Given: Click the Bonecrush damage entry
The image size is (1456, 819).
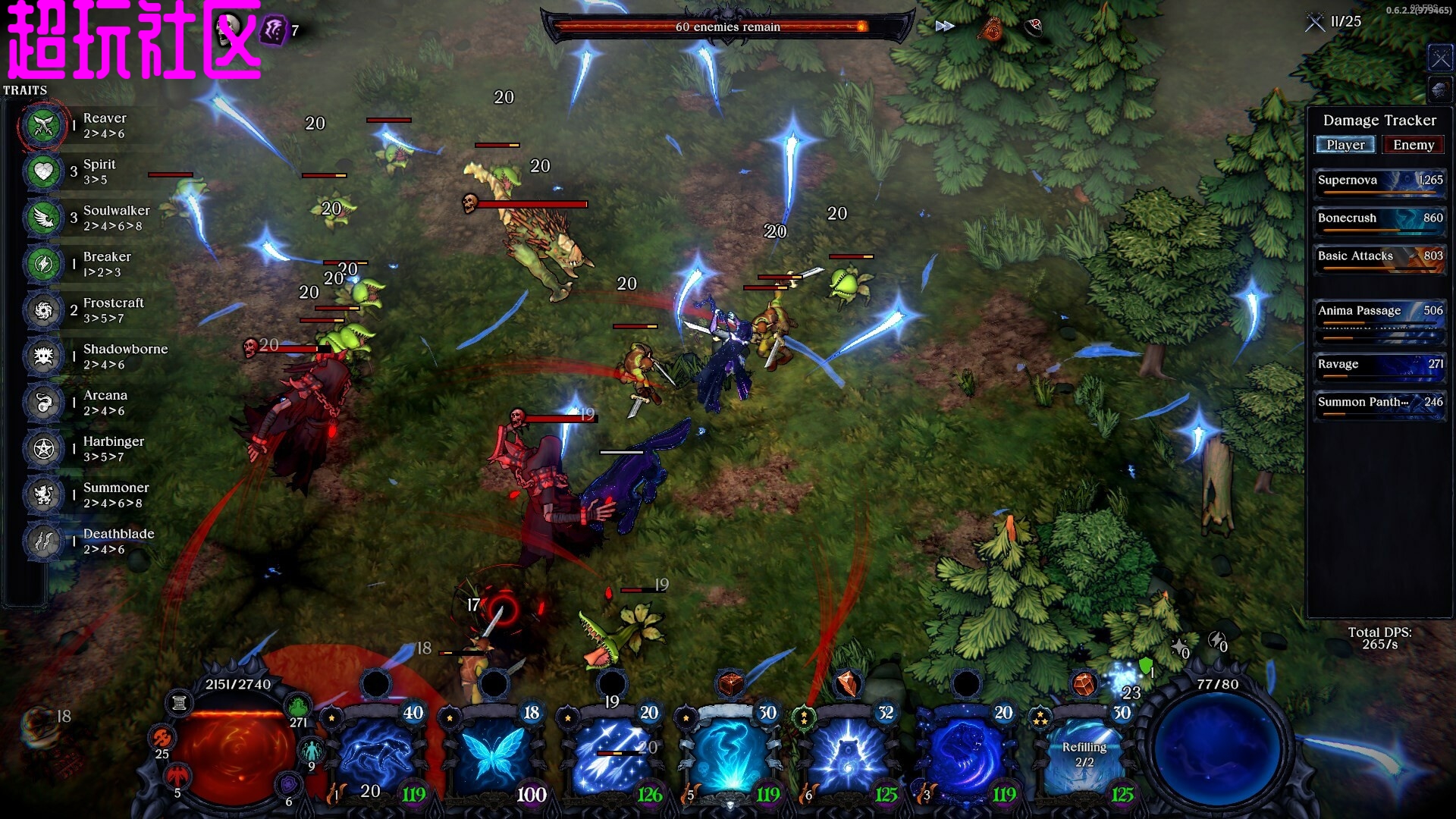Looking at the screenshot, I should (1379, 220).
